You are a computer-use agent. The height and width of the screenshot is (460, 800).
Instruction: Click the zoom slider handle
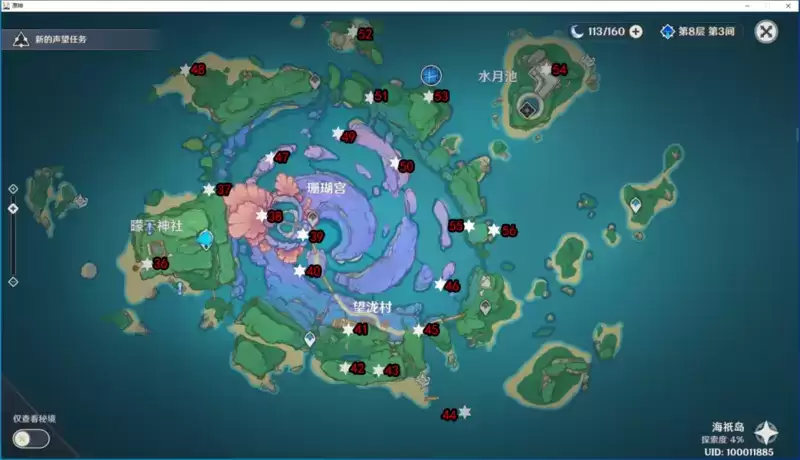13,208
